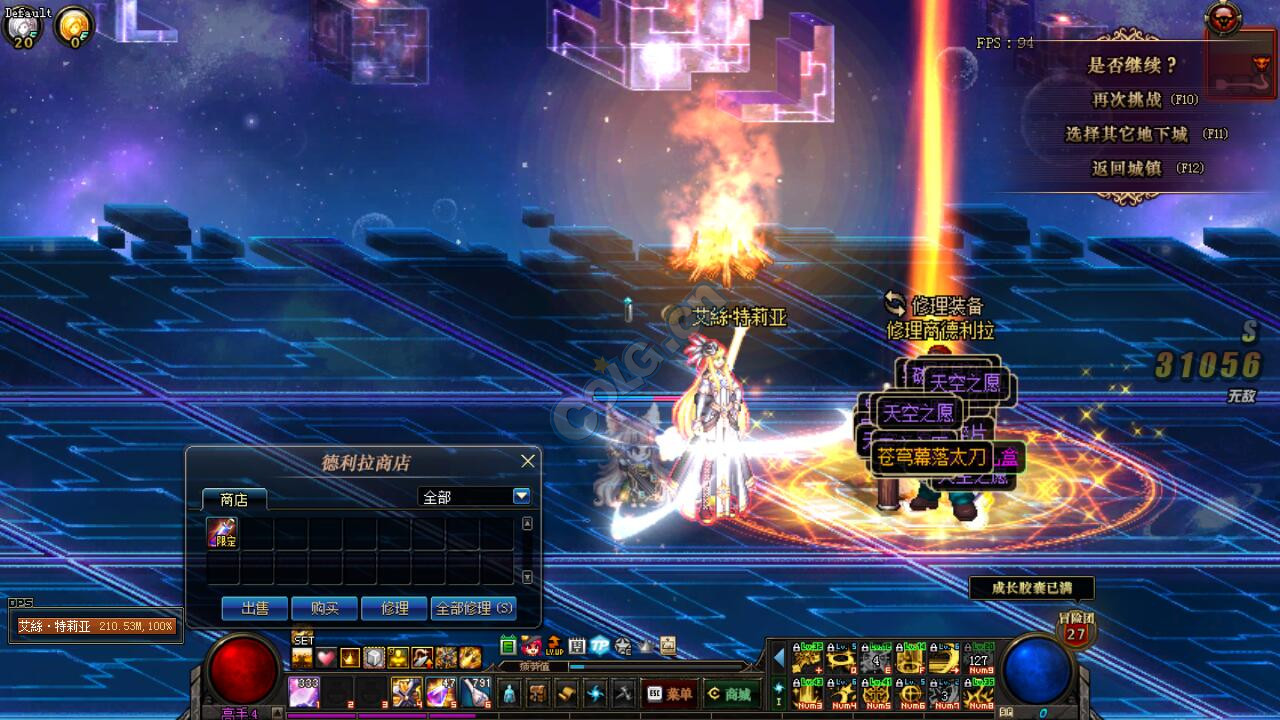Click the 出售 sell button
The height and width of the screenshot is (720, 1280).
coord(254,608)
